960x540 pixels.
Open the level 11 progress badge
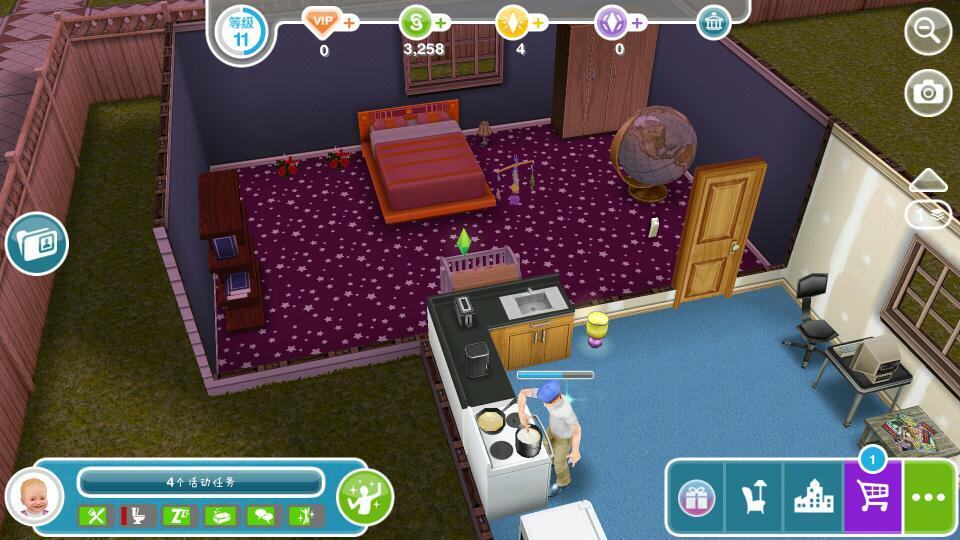(x=241, y=31)
